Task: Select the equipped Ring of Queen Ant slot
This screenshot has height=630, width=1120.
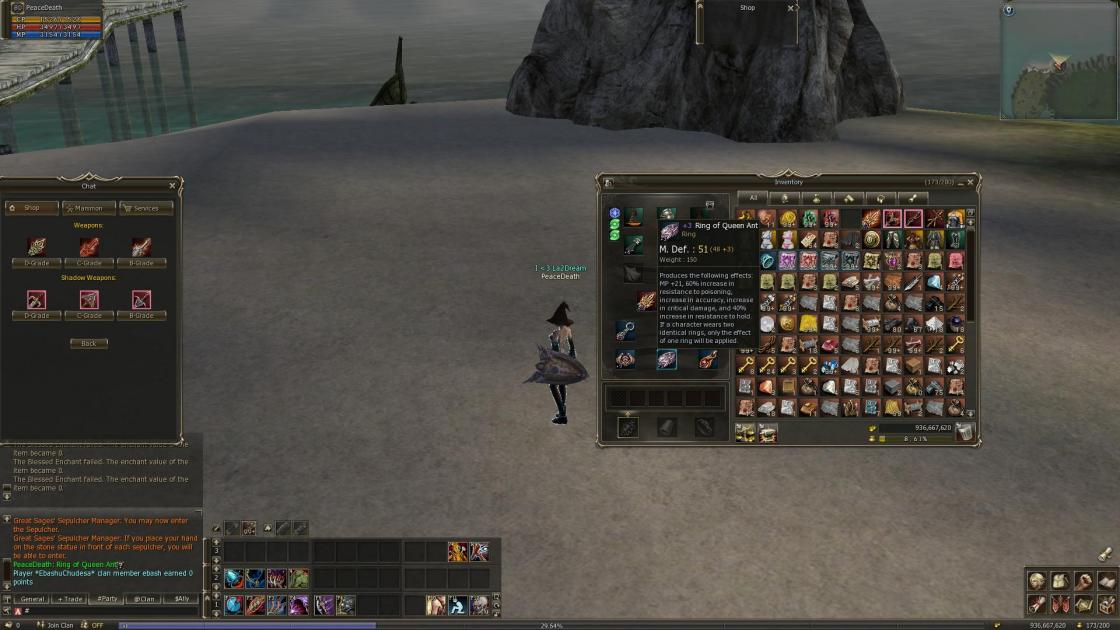Action: click(x=666, y=360)
